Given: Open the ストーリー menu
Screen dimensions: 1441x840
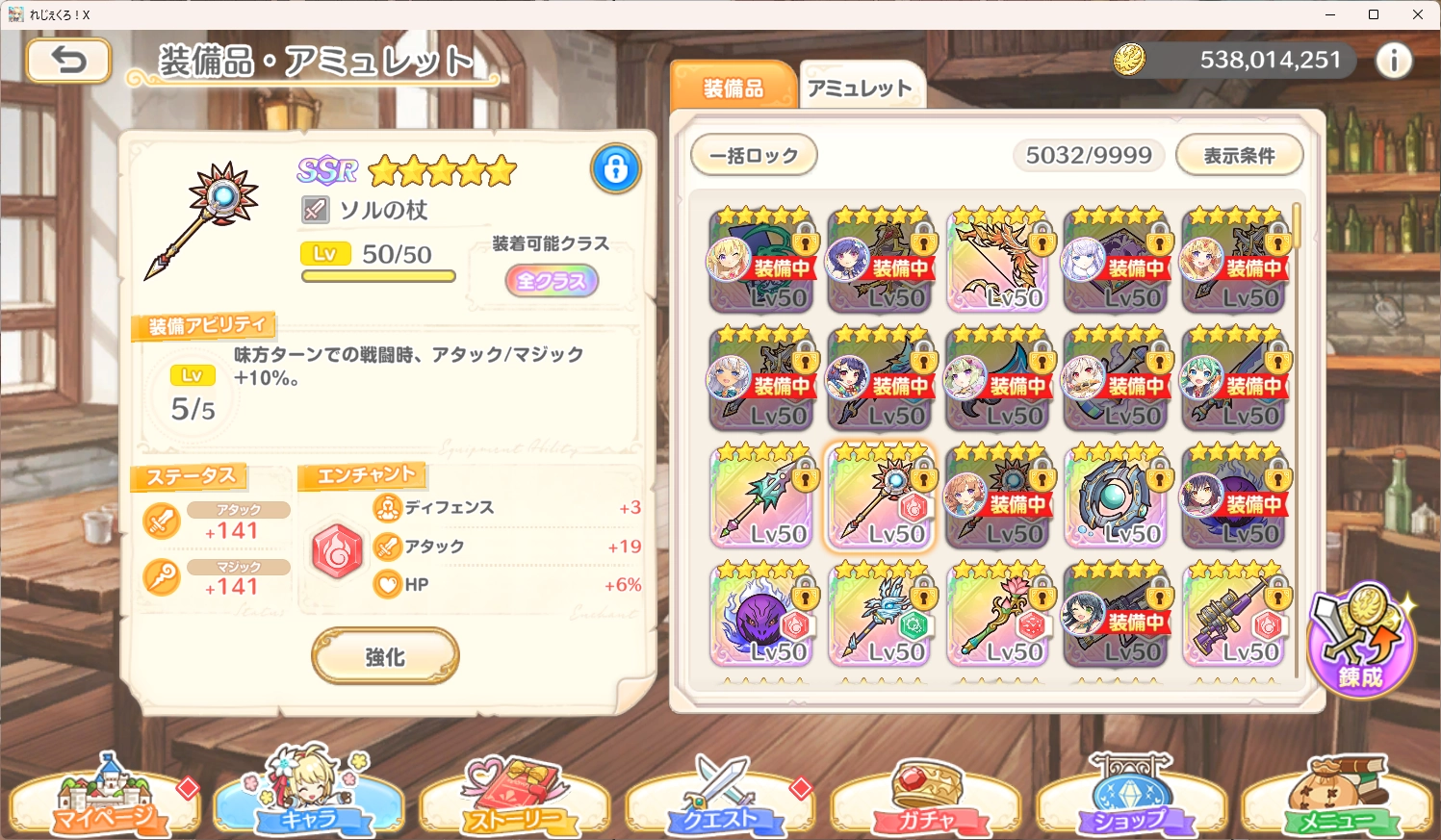Looking at the screenshot, I should point(514,801).
